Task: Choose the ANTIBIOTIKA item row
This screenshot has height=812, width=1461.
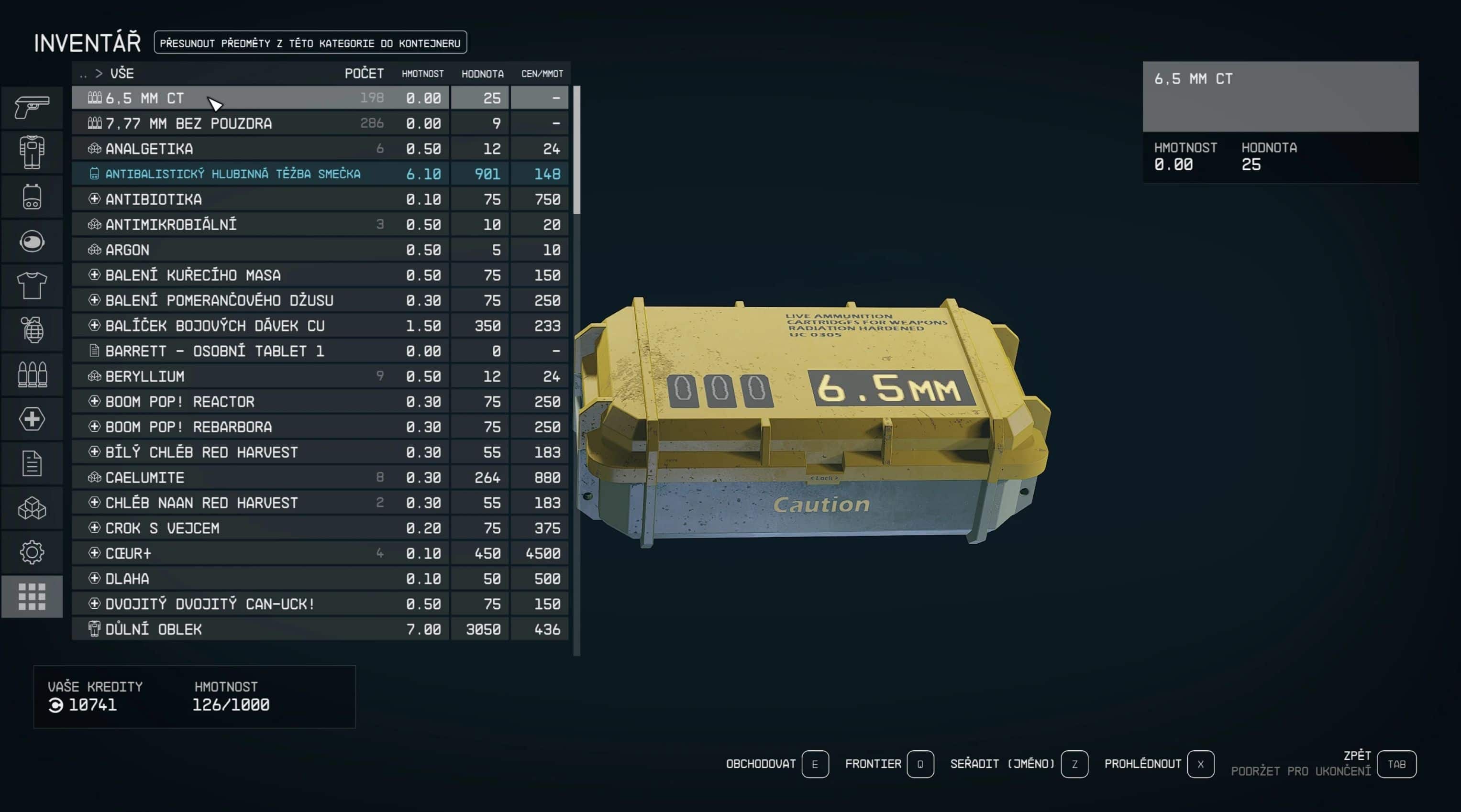Action: click(x=261, y=199)
